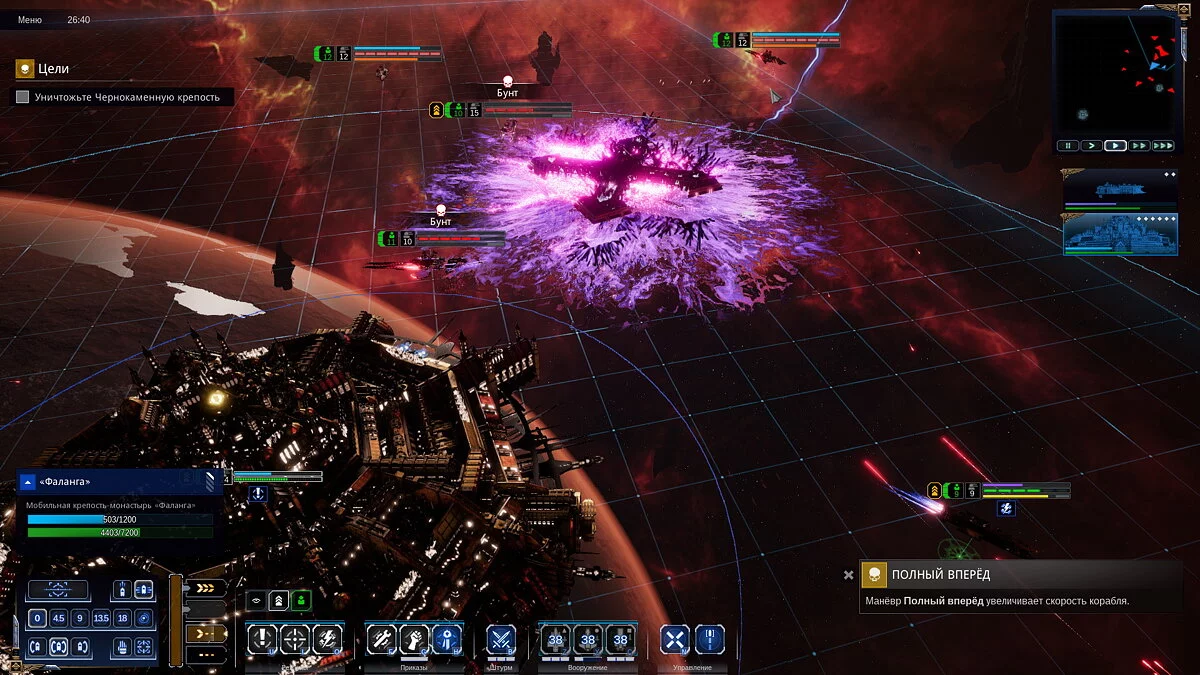Set ship heading to 45 degrees

[x=59, y=618]
